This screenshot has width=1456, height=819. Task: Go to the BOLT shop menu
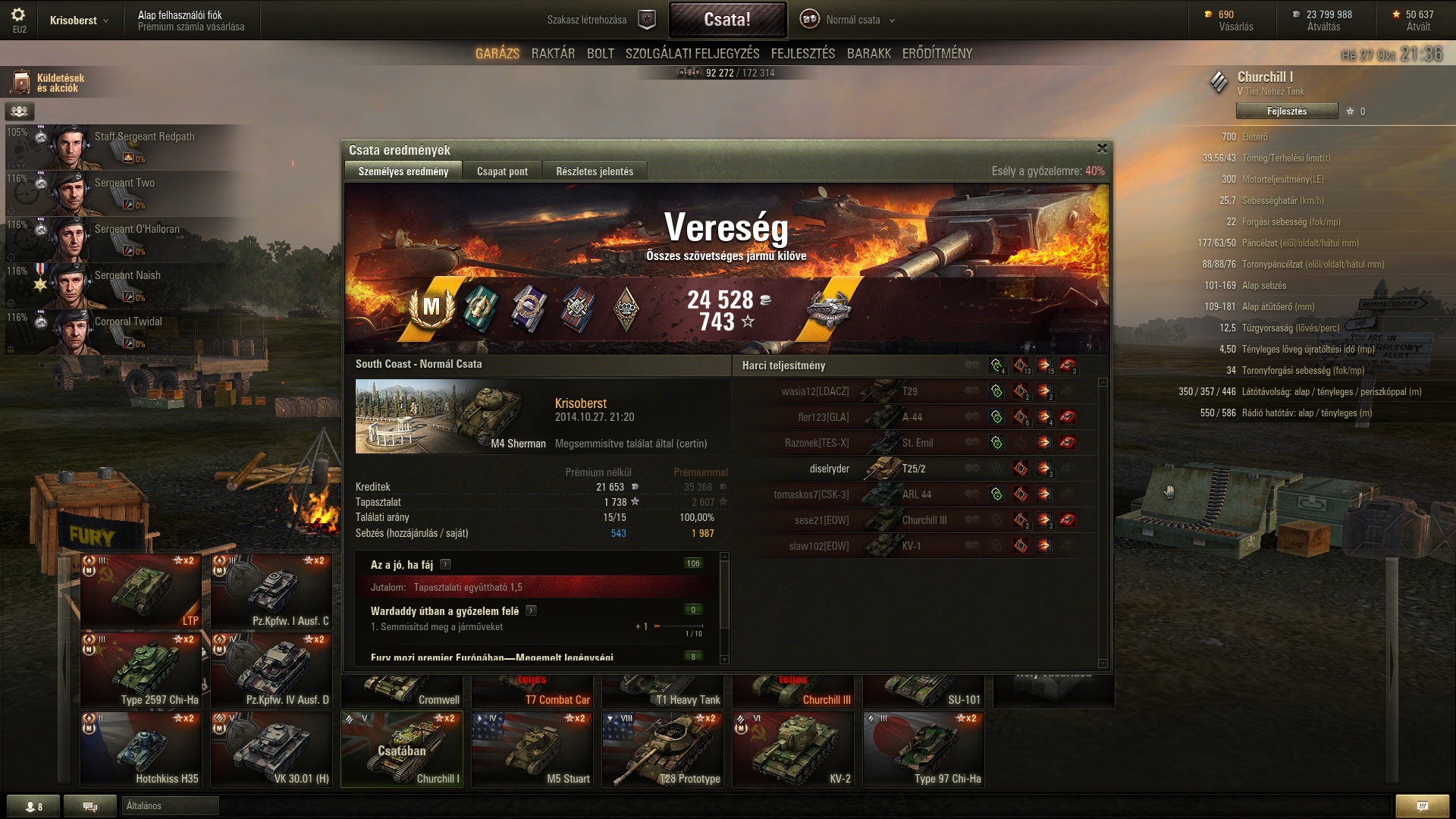coord(600,54)
